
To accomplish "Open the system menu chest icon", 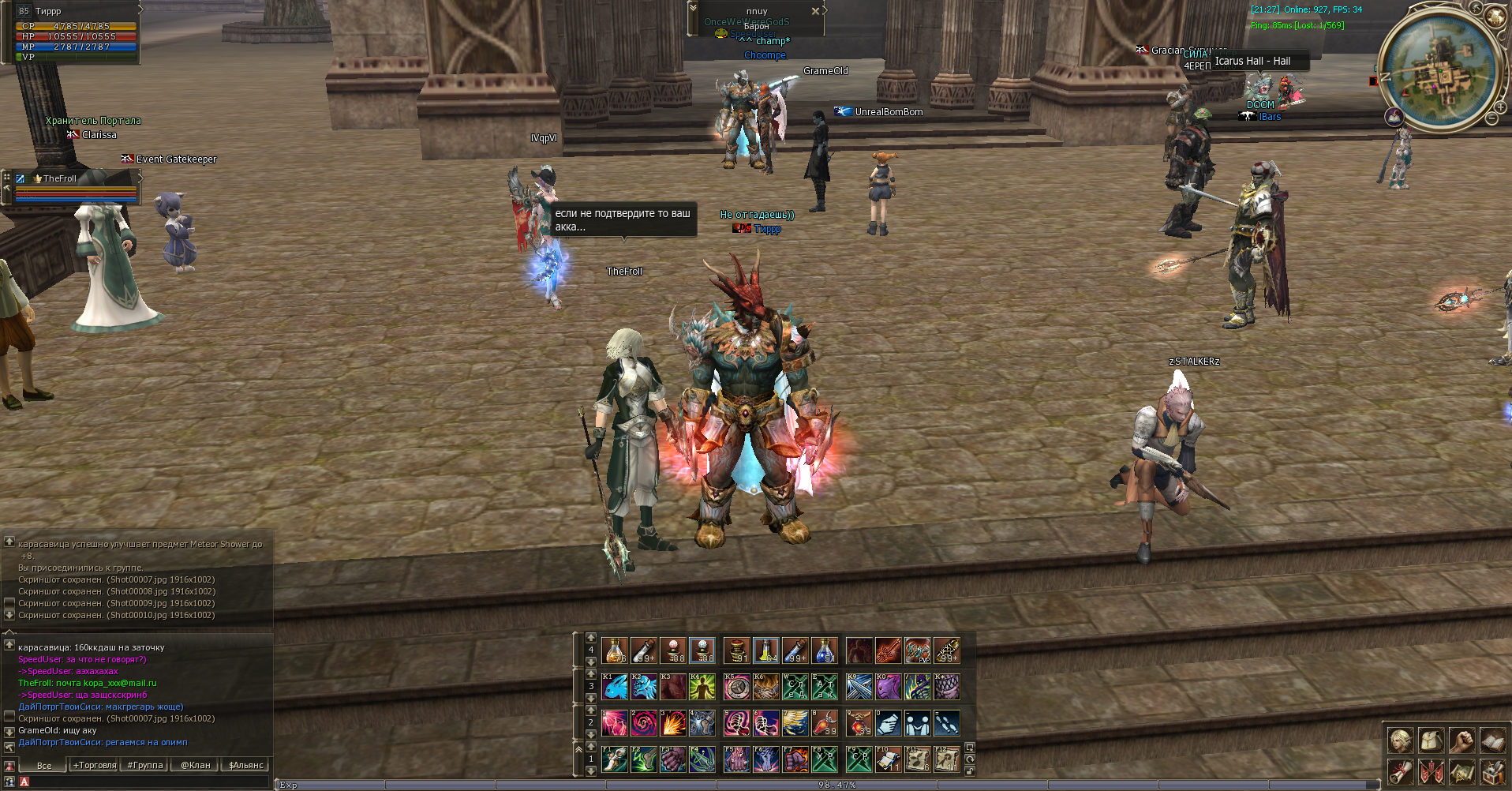I will [1491, 771].
